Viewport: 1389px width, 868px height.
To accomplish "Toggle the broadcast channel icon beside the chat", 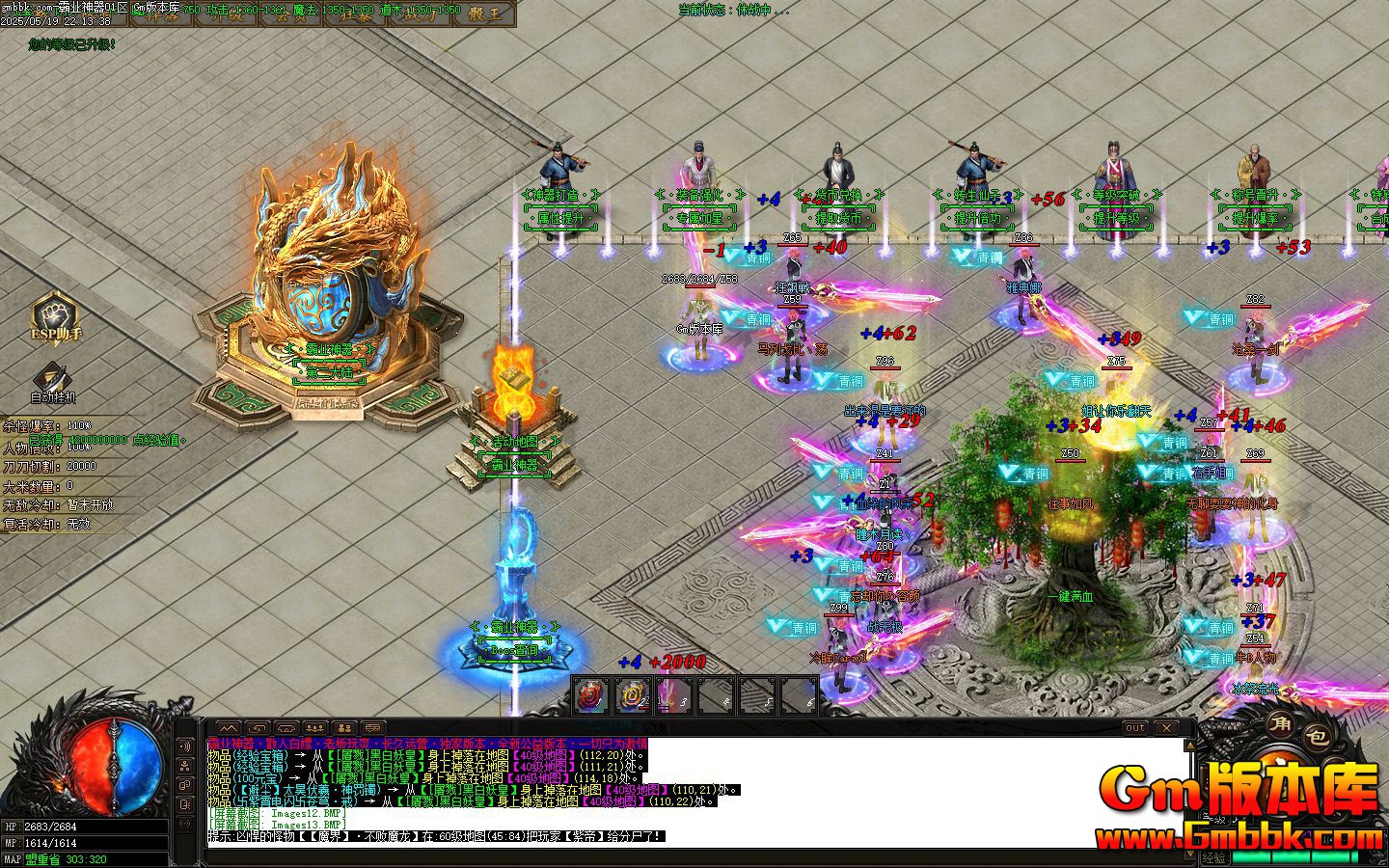I will (186, 745).
